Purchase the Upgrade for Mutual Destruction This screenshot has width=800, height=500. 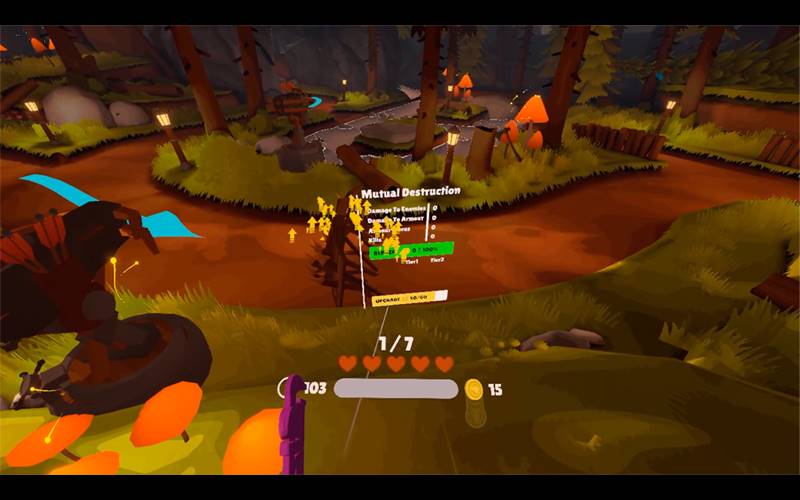[x=402, y=298]
